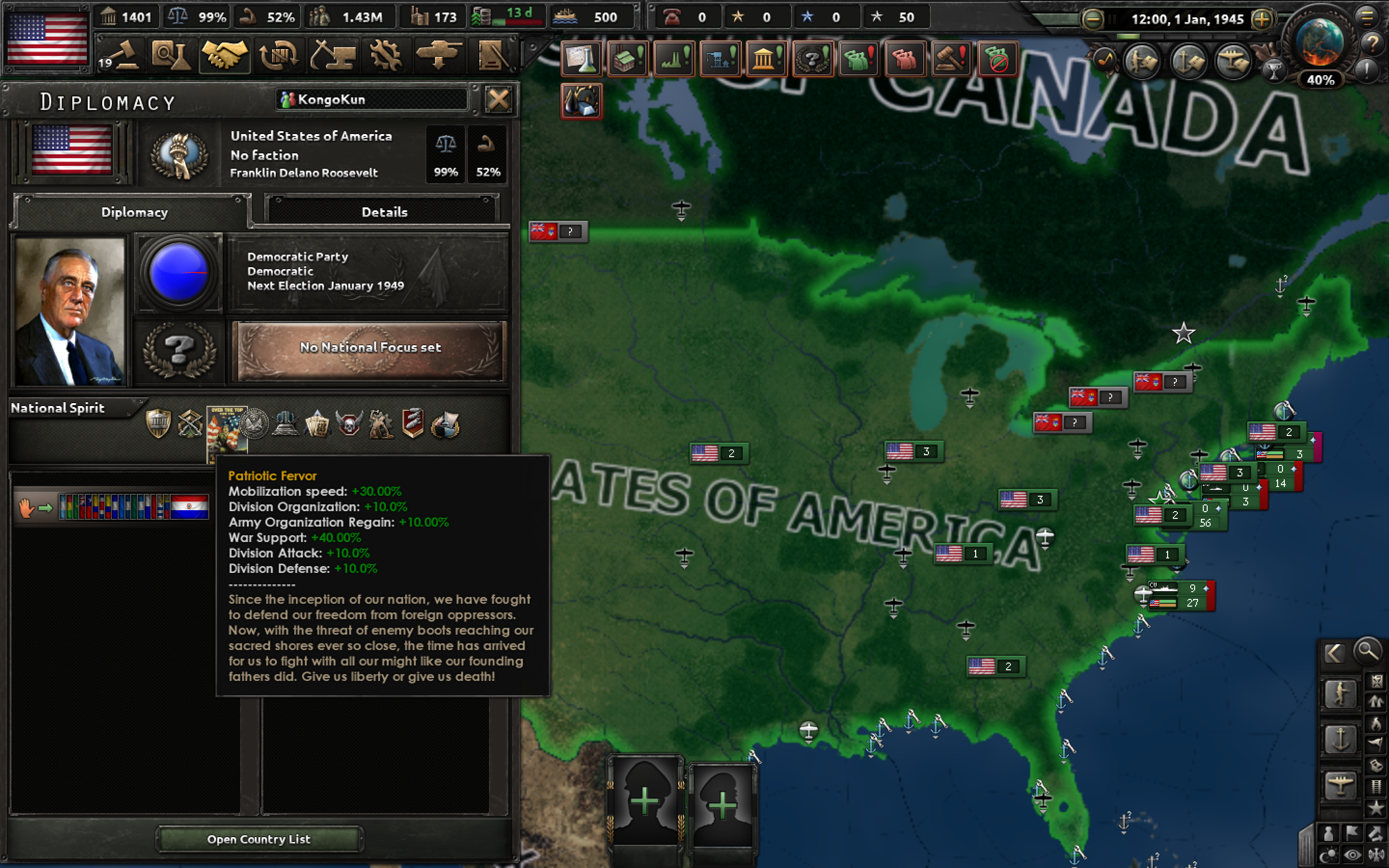
Task: Click the No National Focus set banner
Action: 370,348
